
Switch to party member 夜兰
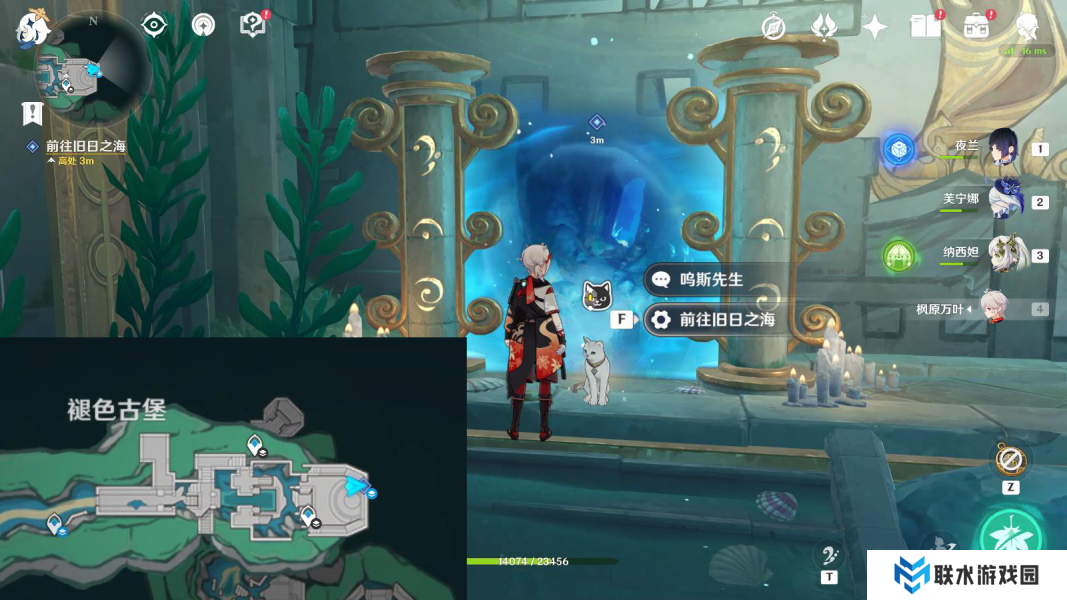[x=1000, y=148]
